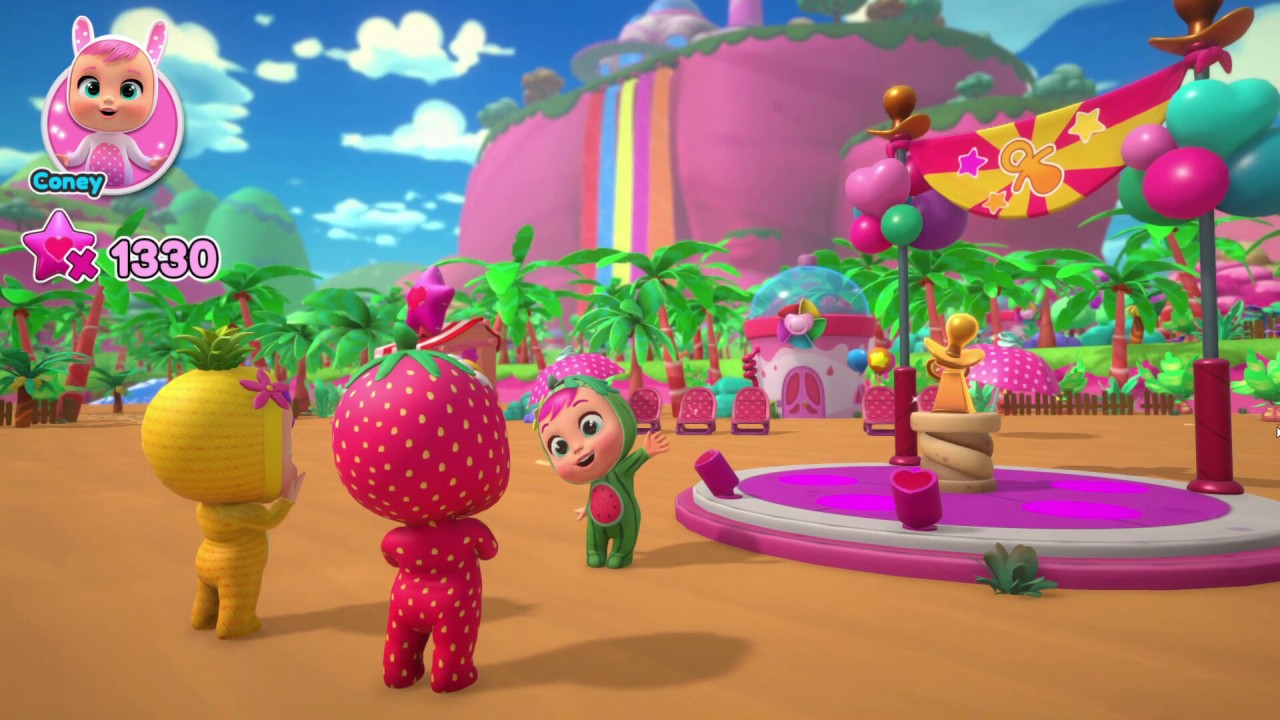The height and width of the screenshot is (720, 1280).
Task: Click the pacifier ornament atop the dome house
Action: [797, 322]
